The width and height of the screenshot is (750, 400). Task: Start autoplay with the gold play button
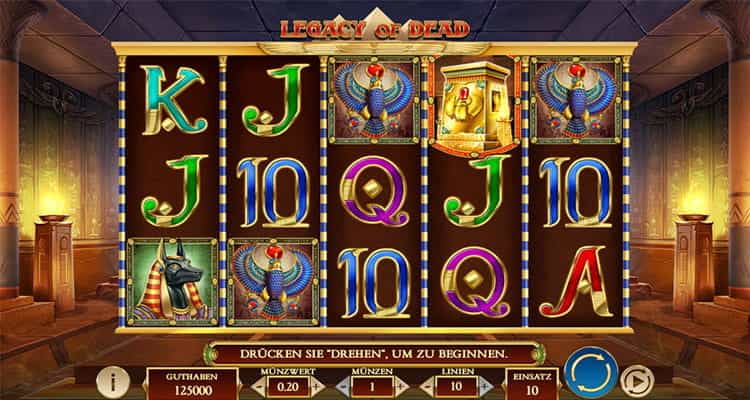[x=633, y=381]
